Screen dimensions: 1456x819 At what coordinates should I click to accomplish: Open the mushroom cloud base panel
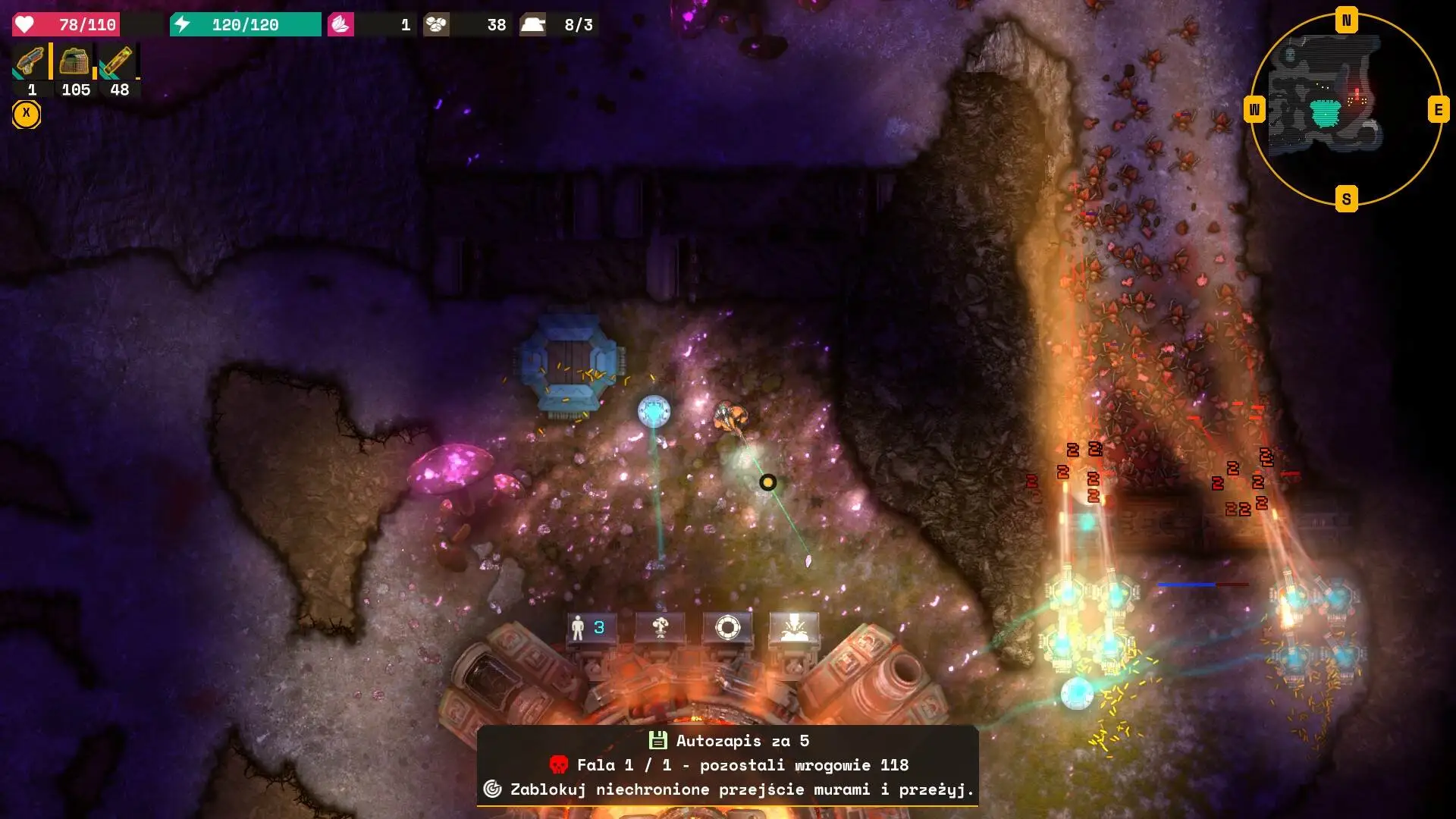[660, 628]
